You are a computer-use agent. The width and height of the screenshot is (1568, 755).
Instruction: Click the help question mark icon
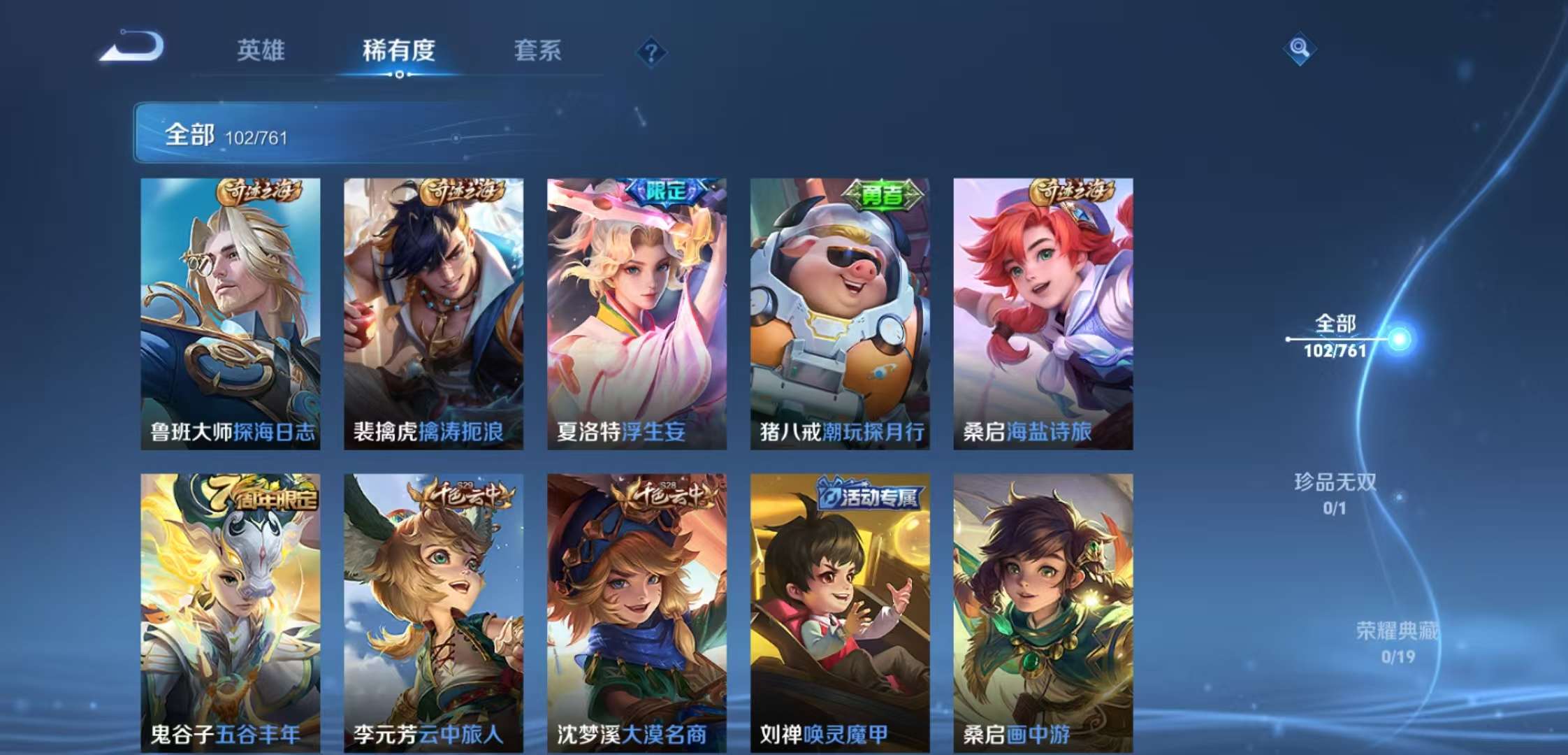pyautogui.click(x=651, y=52)
